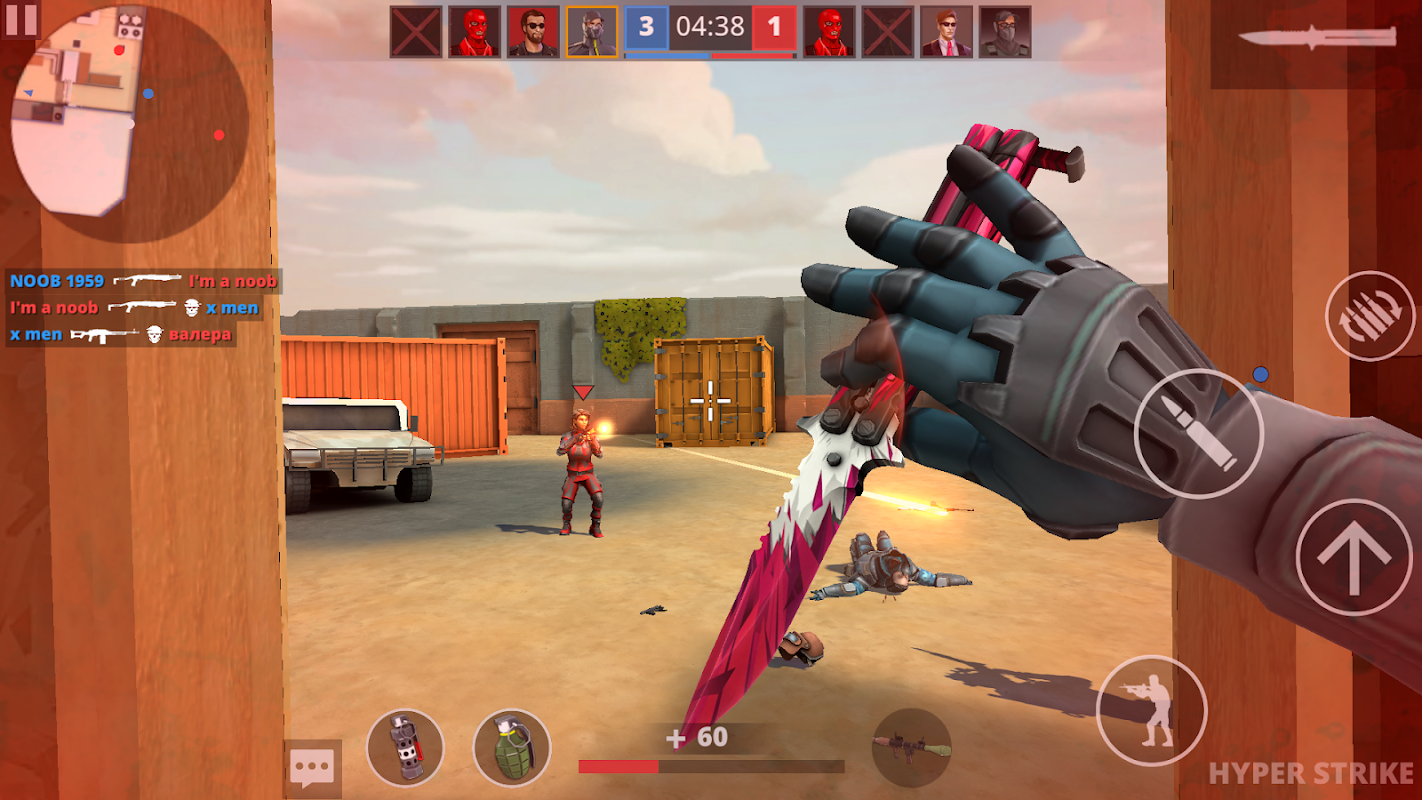Fire with the bullet attack button
This screenshot has width=1422, height=800.
click(x=1199, y=433)
